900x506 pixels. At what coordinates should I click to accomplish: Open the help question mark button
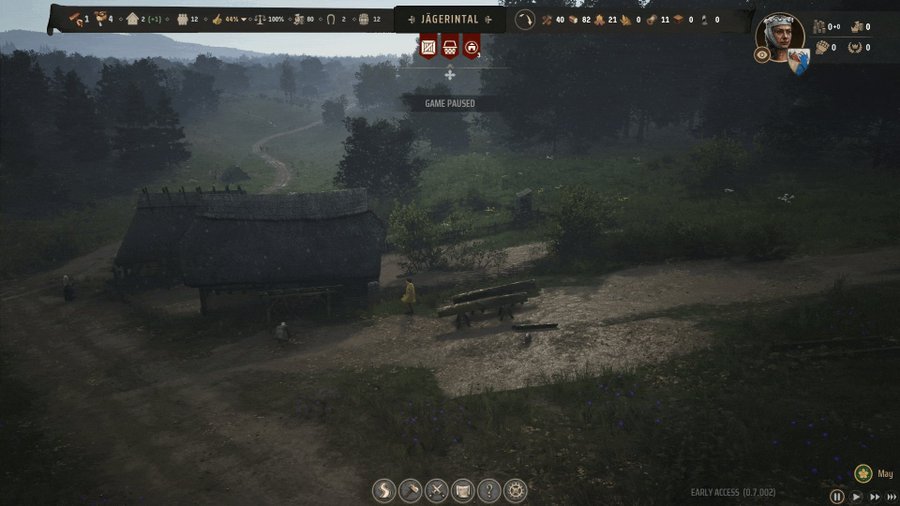[488, 491]
